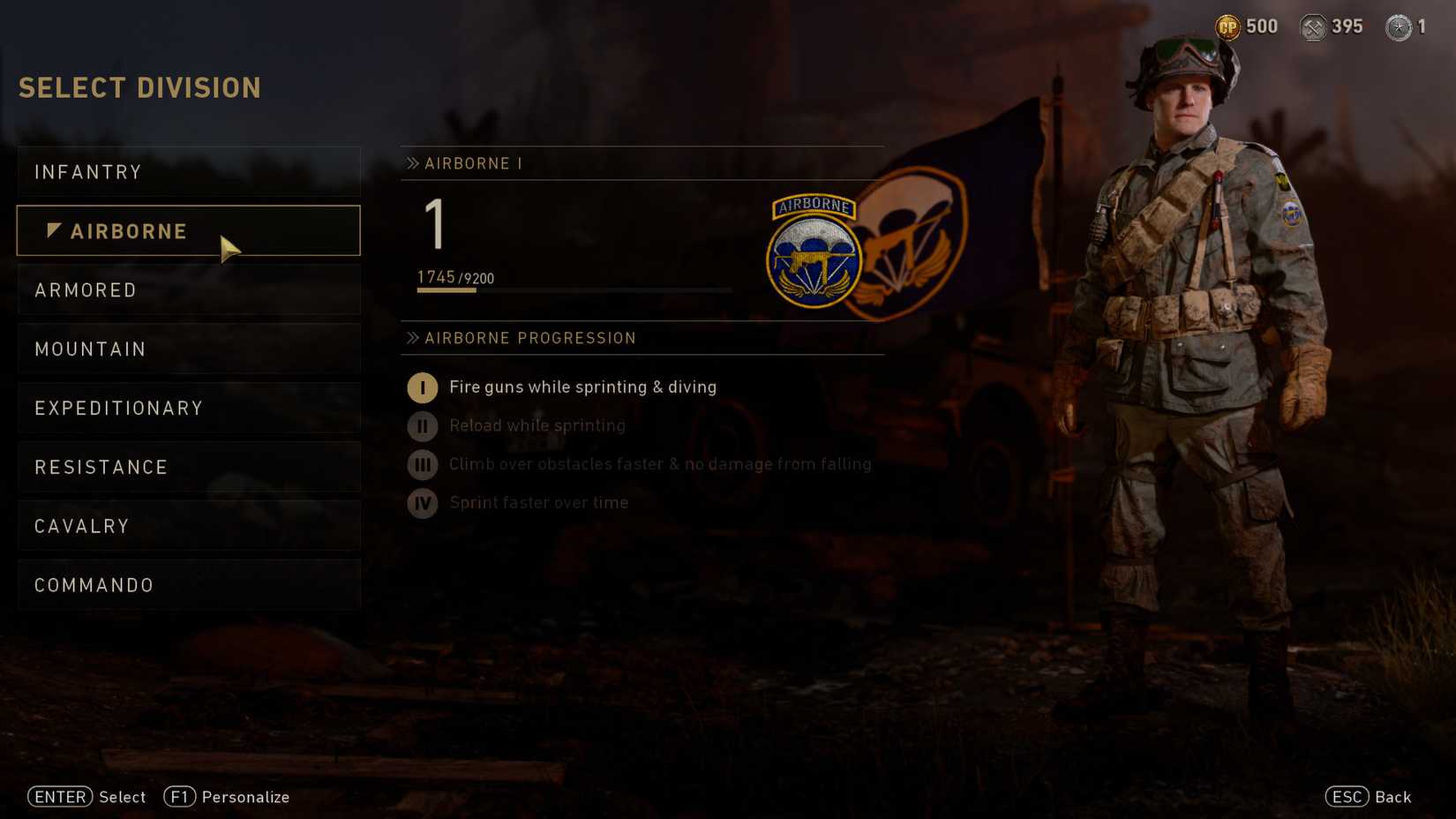This screenshot has width=1456, height=819.
Task: Click the tier III climb obstacles icon
Action: (422, 464)
